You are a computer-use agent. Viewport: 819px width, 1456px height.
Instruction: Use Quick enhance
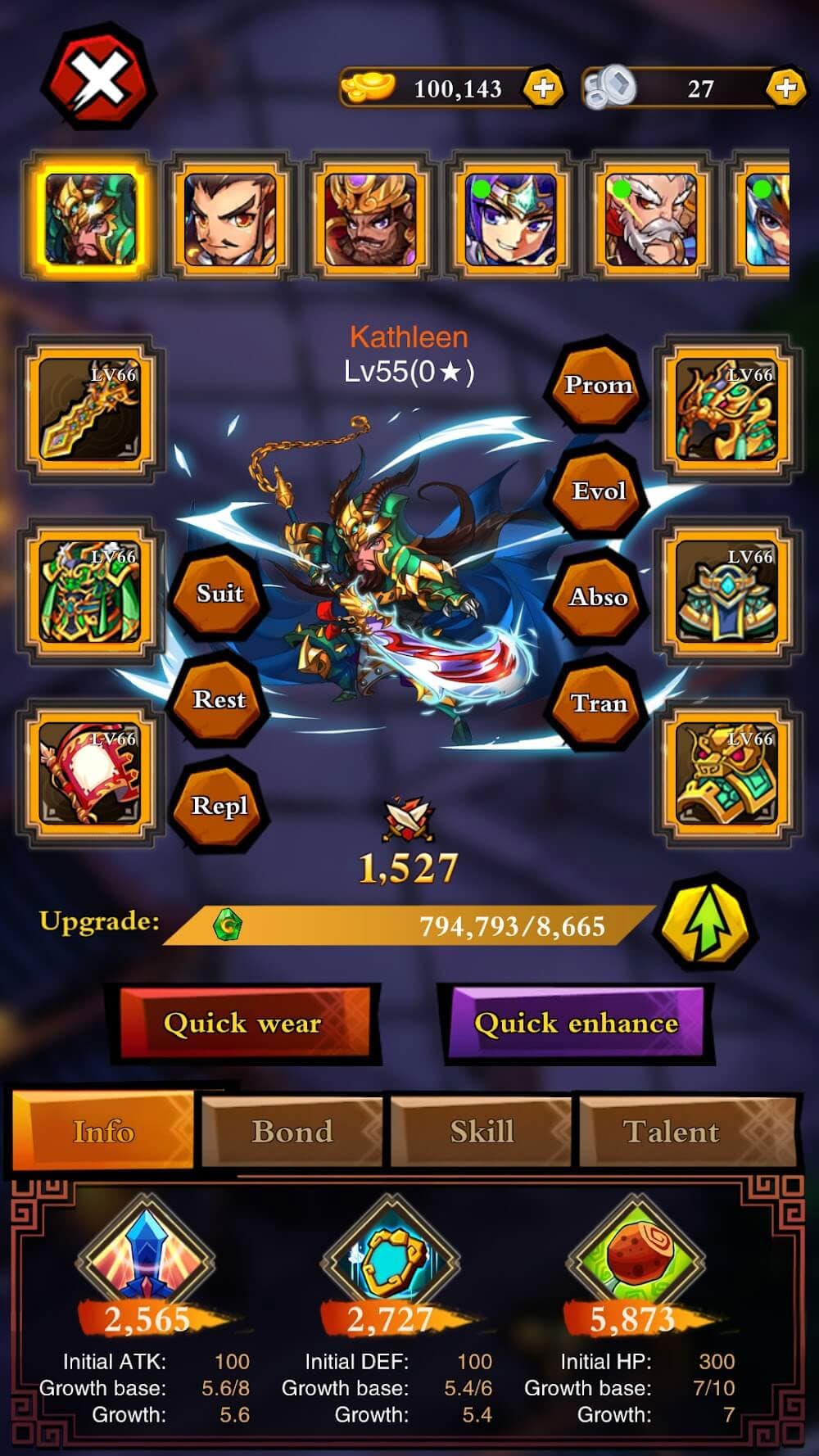576,1024
